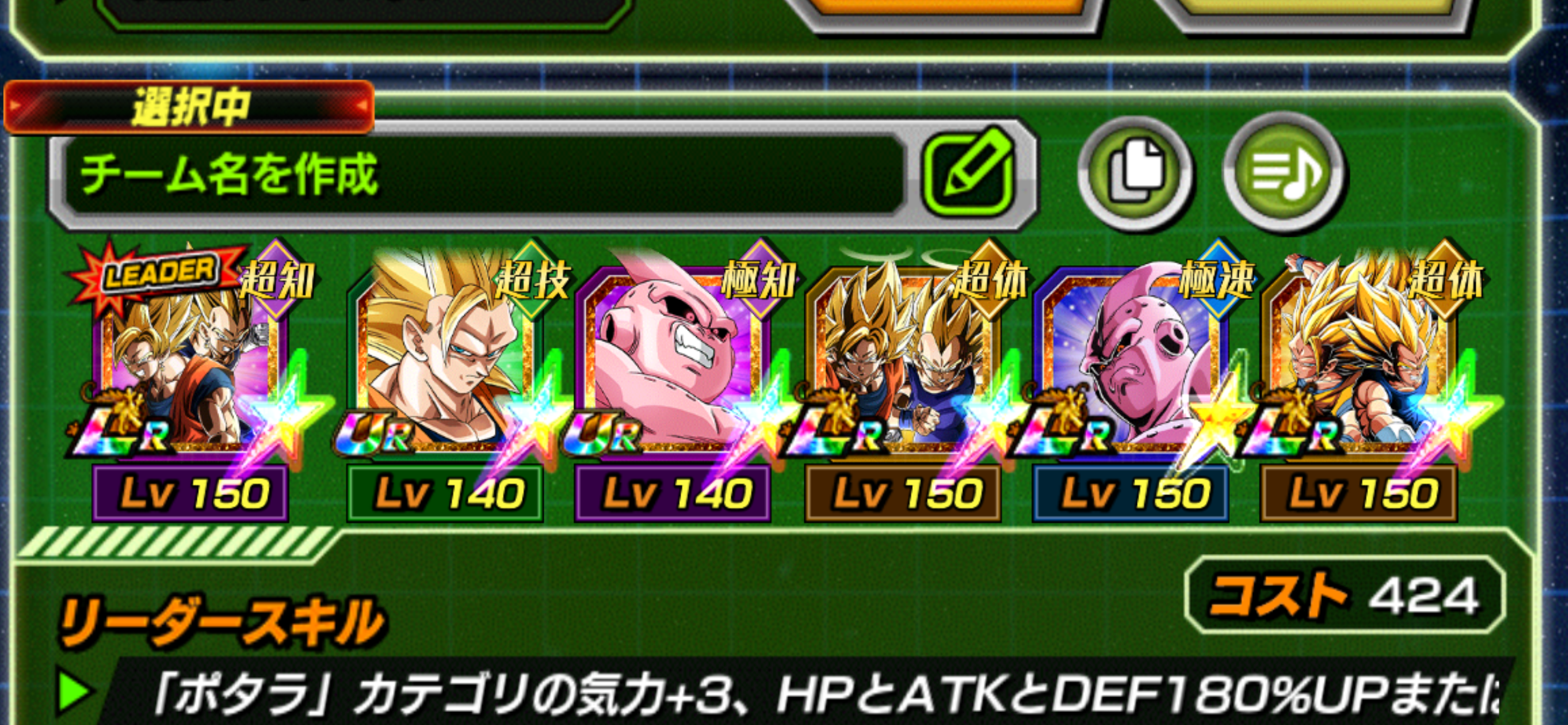Screen dimensions: 1568x725
Task: Copy the team using the duplicate icon
Action: pos(1135,173)
